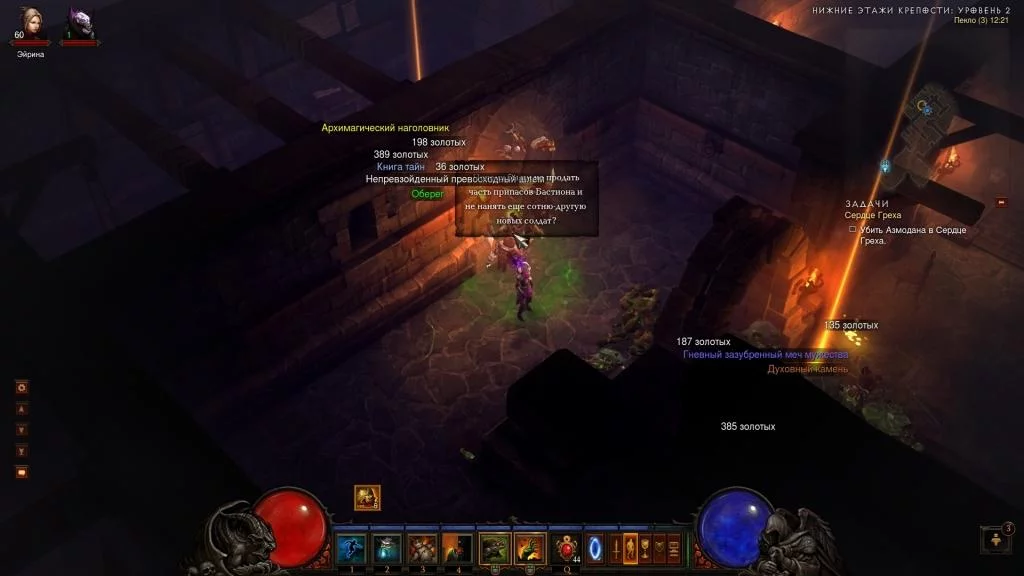Open the character figure menu button
Viewport: 1024px width, 576px height.
click(630, 547)
